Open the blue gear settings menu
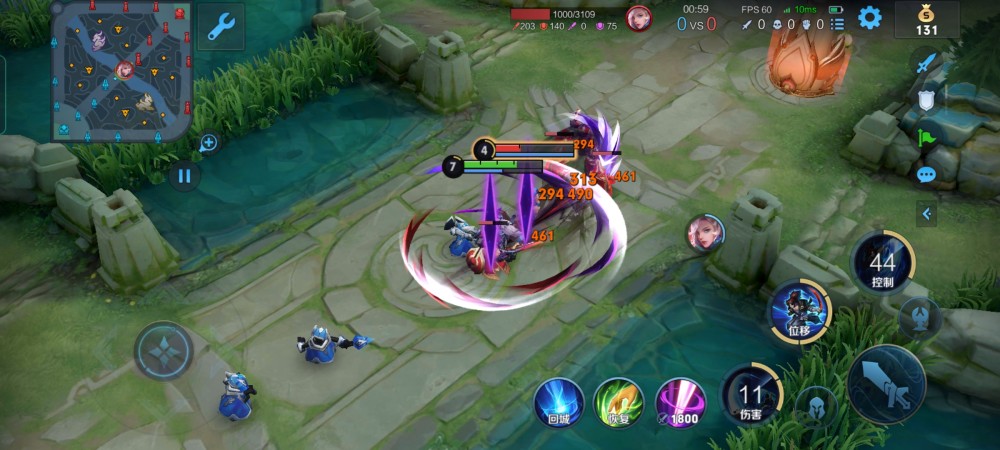Viewport: 1000px width, 450px height. (x=870, y=17)
